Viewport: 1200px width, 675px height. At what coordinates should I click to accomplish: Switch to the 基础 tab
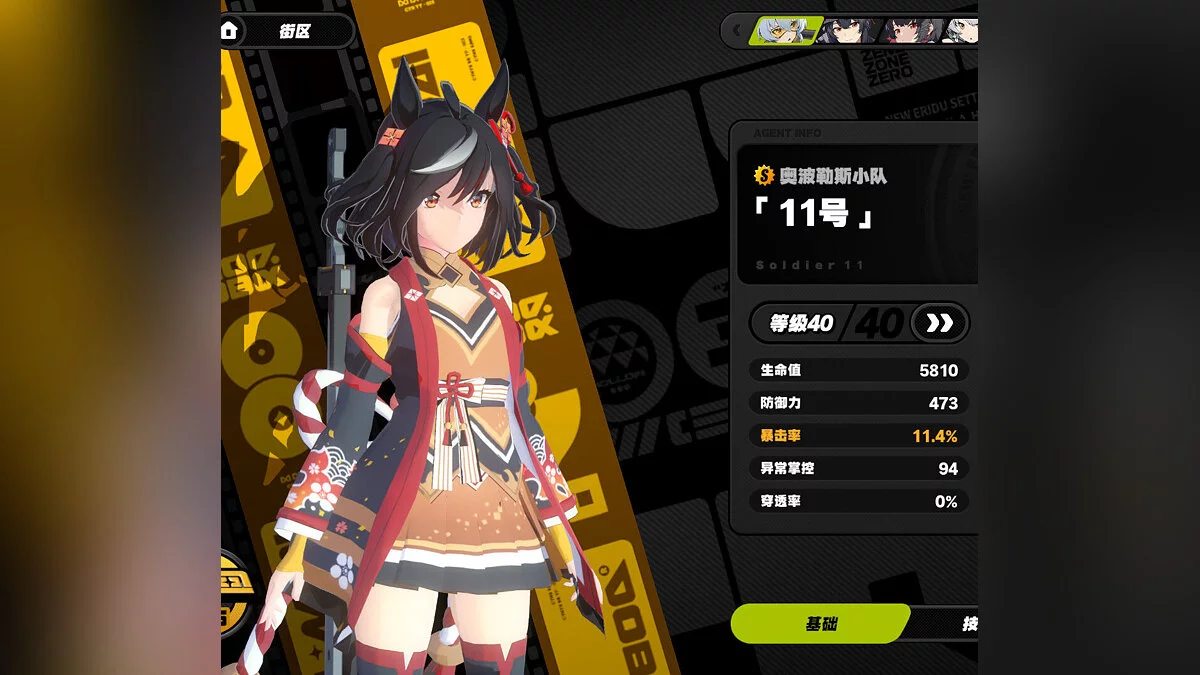820,624
